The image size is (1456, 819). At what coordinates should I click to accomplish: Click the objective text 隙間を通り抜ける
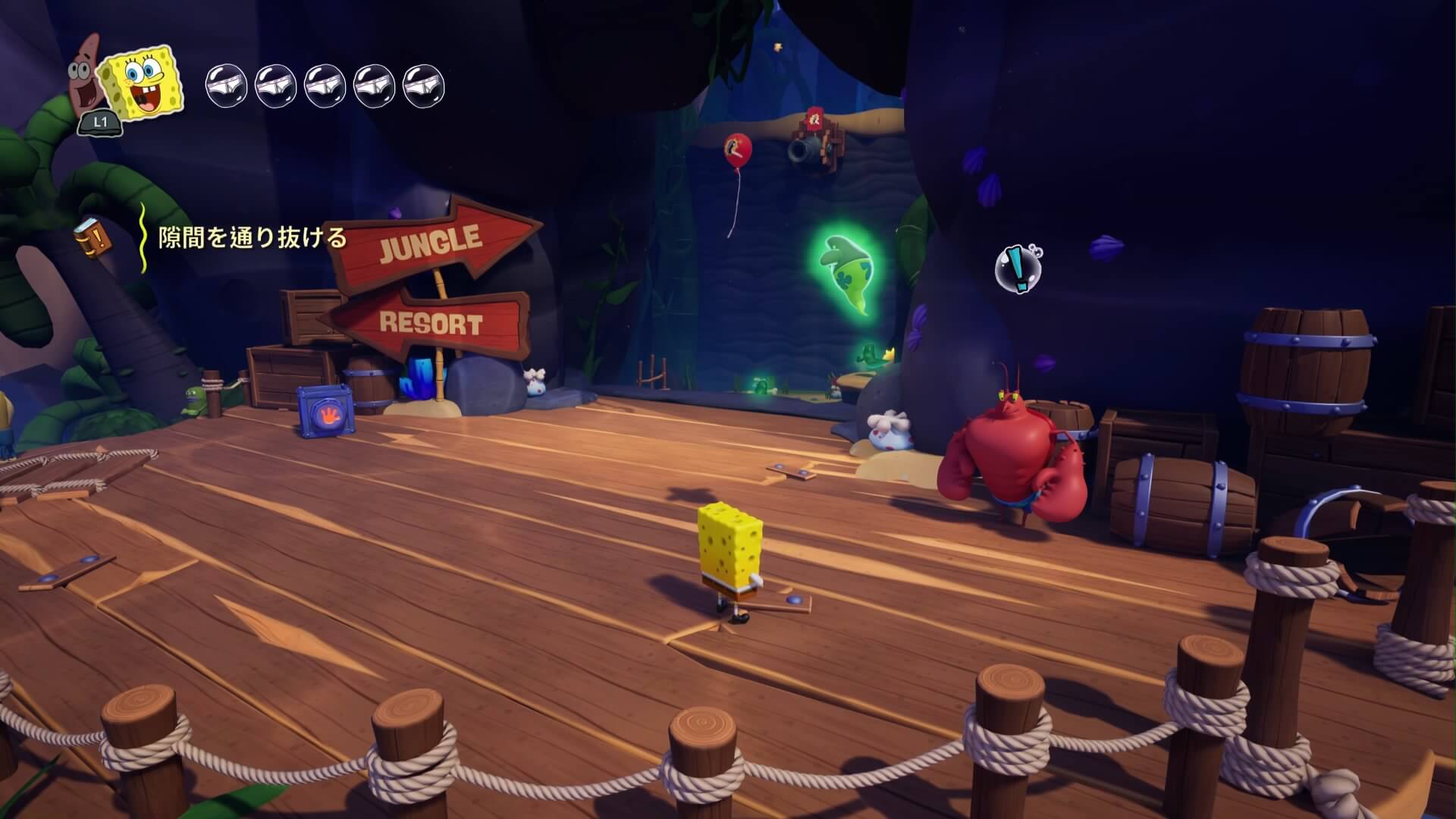pos(252,238)
